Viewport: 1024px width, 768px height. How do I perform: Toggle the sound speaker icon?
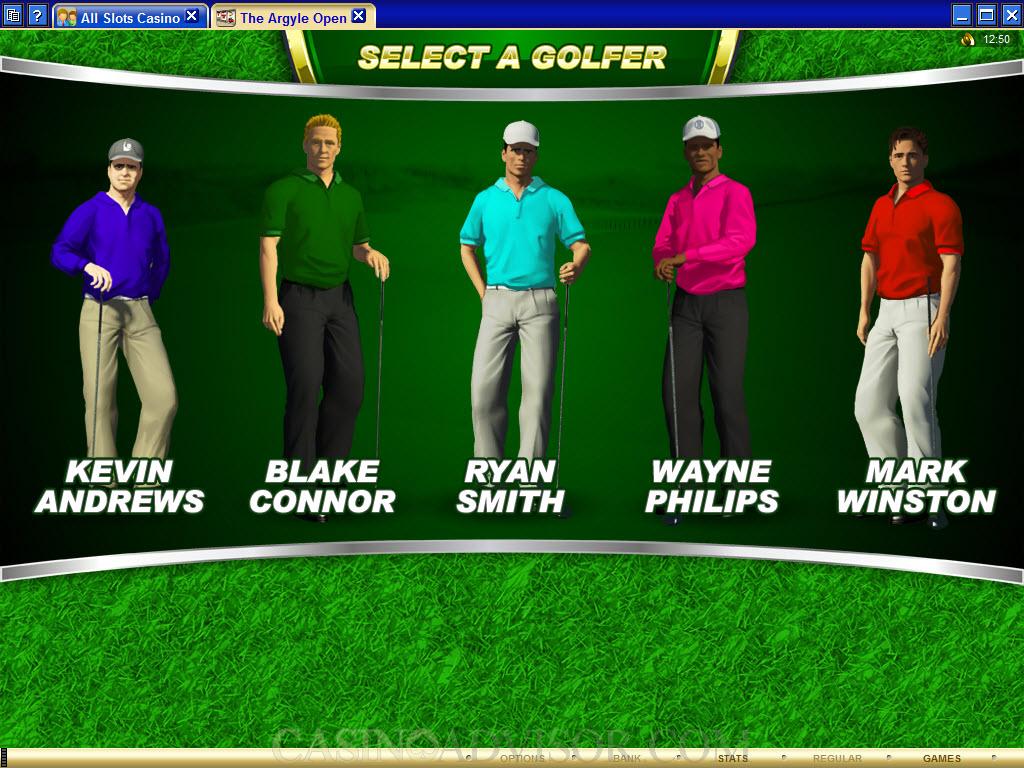point(967,40)
